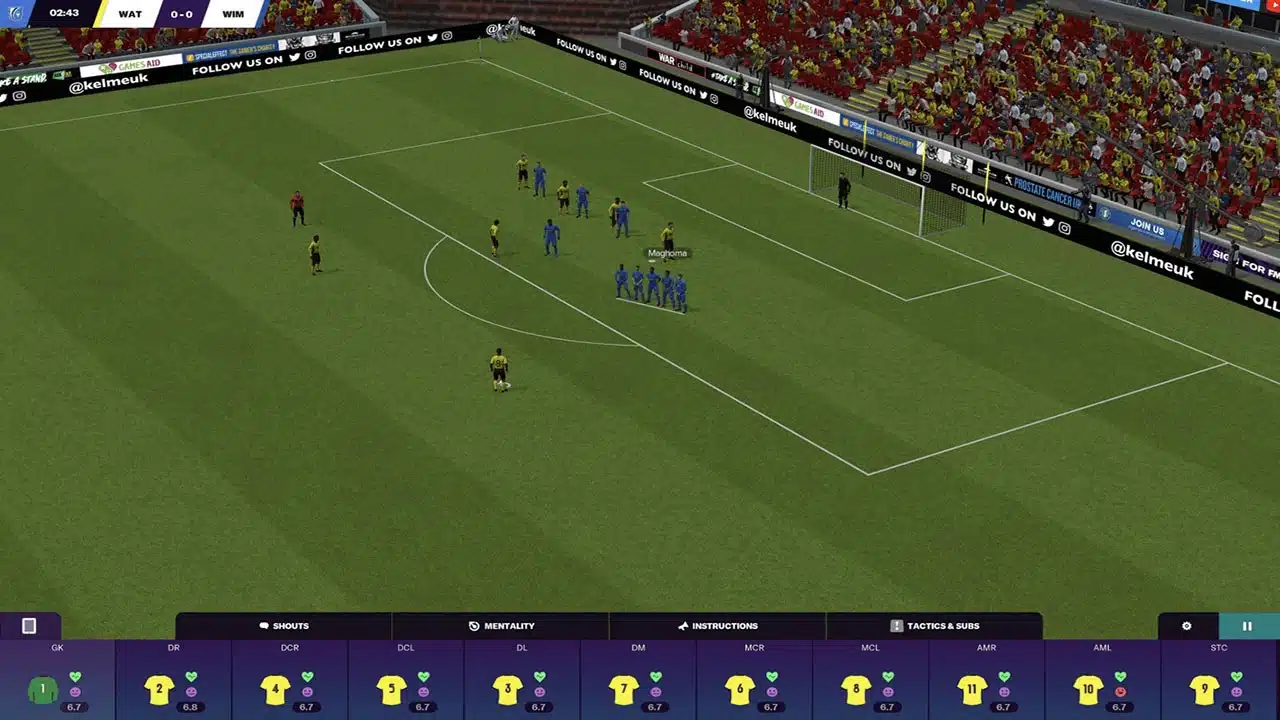Pause the match with the pause icon
The height and width of the screenshot is (720, 1280).
tap(1247, 626)
